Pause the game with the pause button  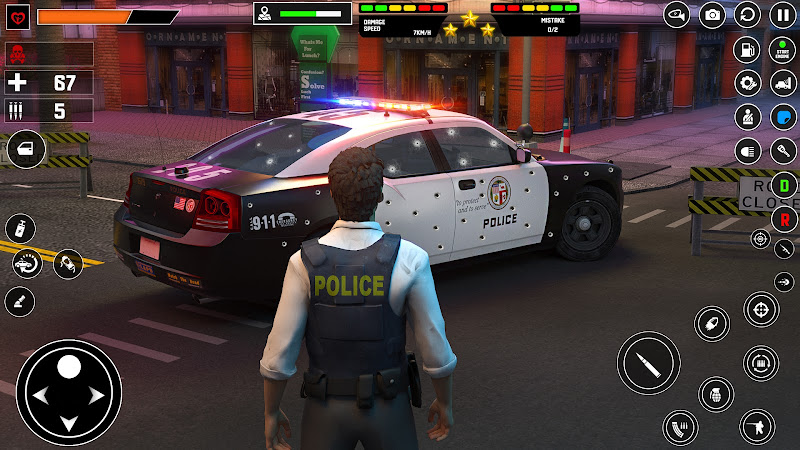click(x=781, y=14)
